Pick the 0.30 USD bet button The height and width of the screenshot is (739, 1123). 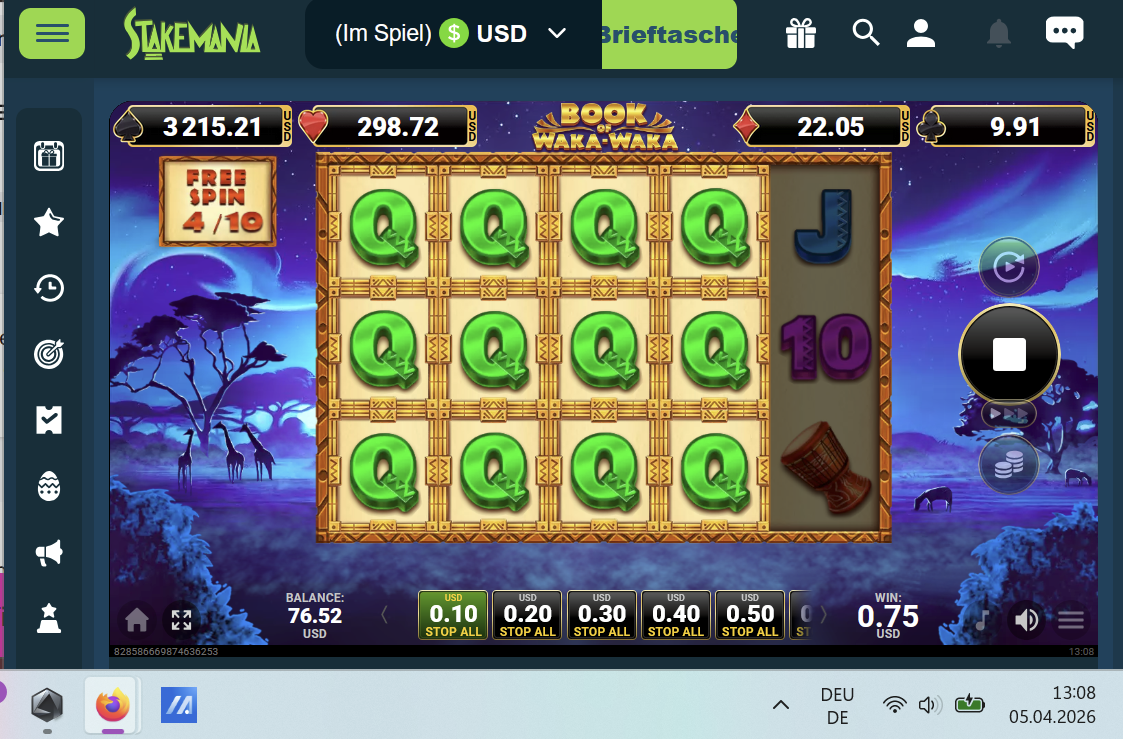click(601, 615)
